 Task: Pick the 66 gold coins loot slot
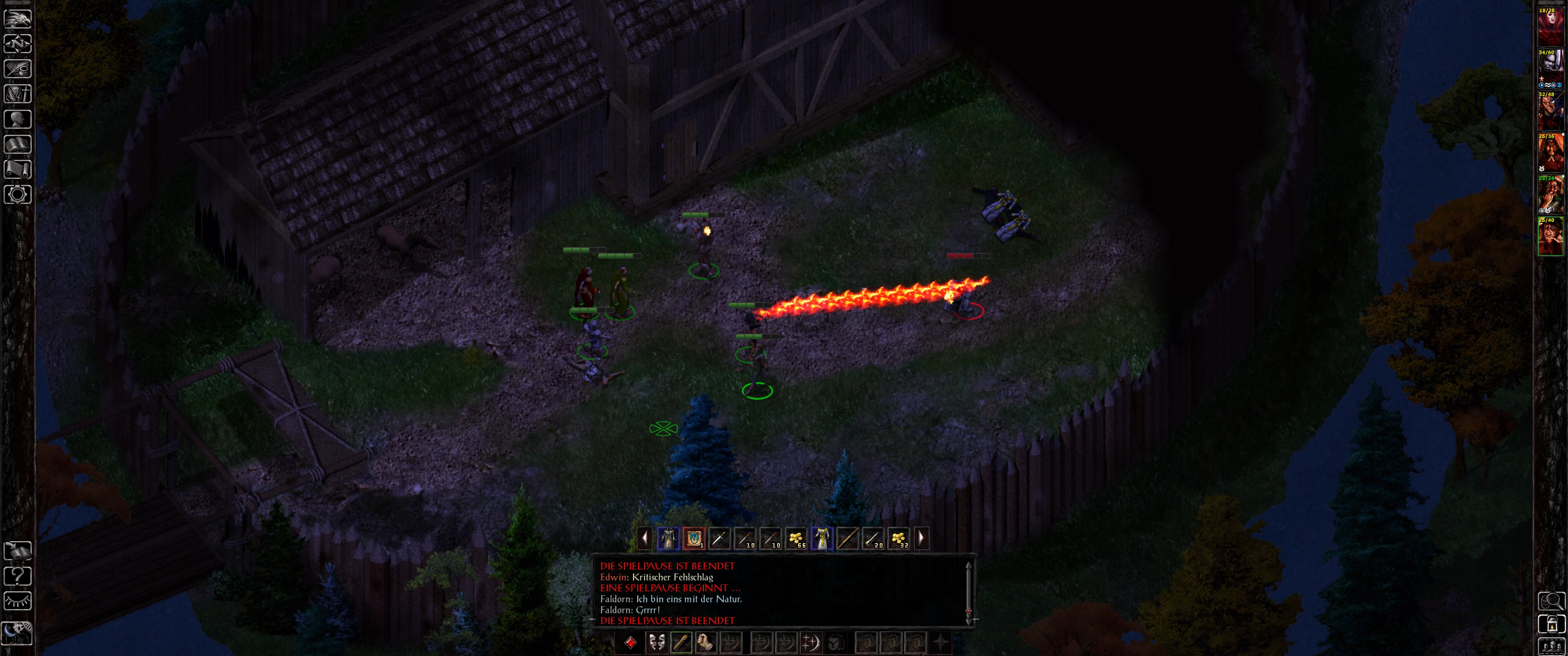[796, 538]
